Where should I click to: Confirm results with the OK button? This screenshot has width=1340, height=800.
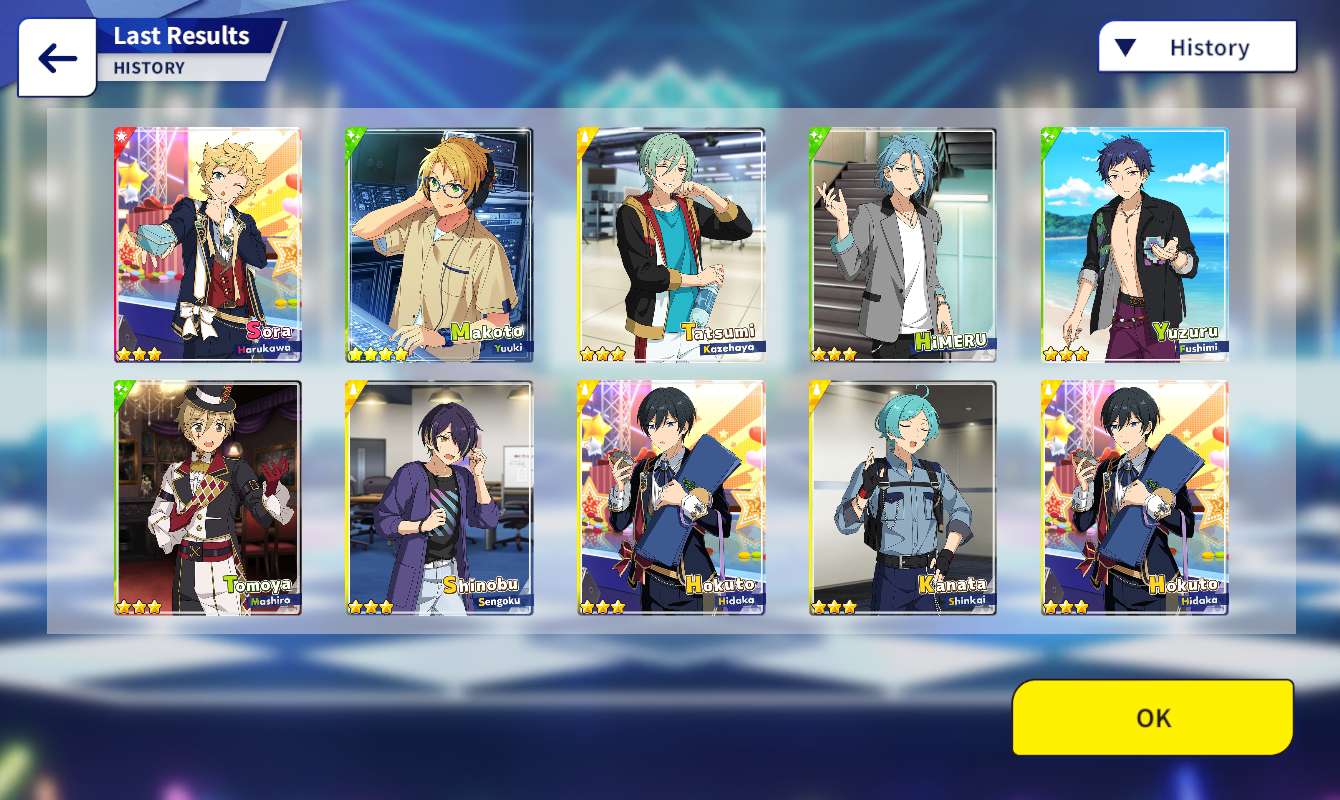[x=1152, y=717]
